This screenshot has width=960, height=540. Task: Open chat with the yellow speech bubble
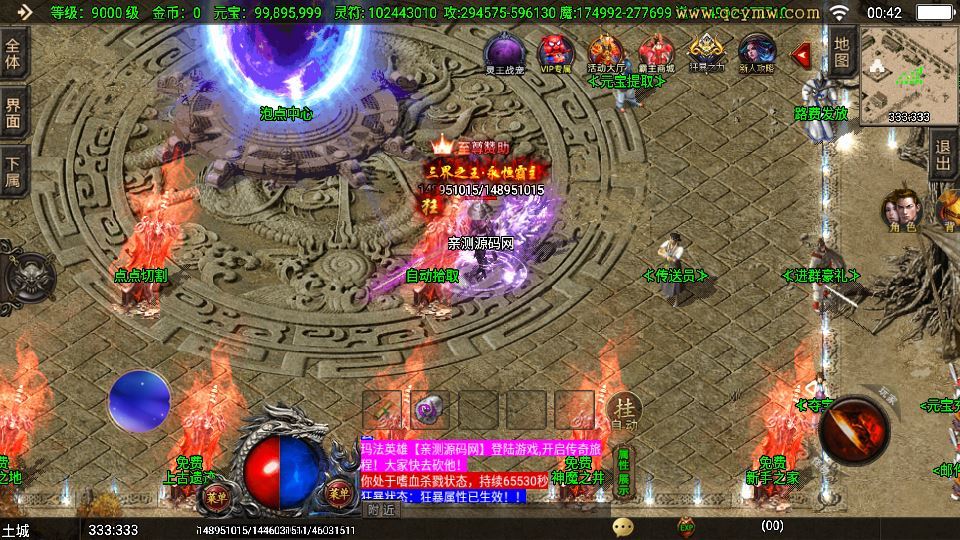click(623, 526)
